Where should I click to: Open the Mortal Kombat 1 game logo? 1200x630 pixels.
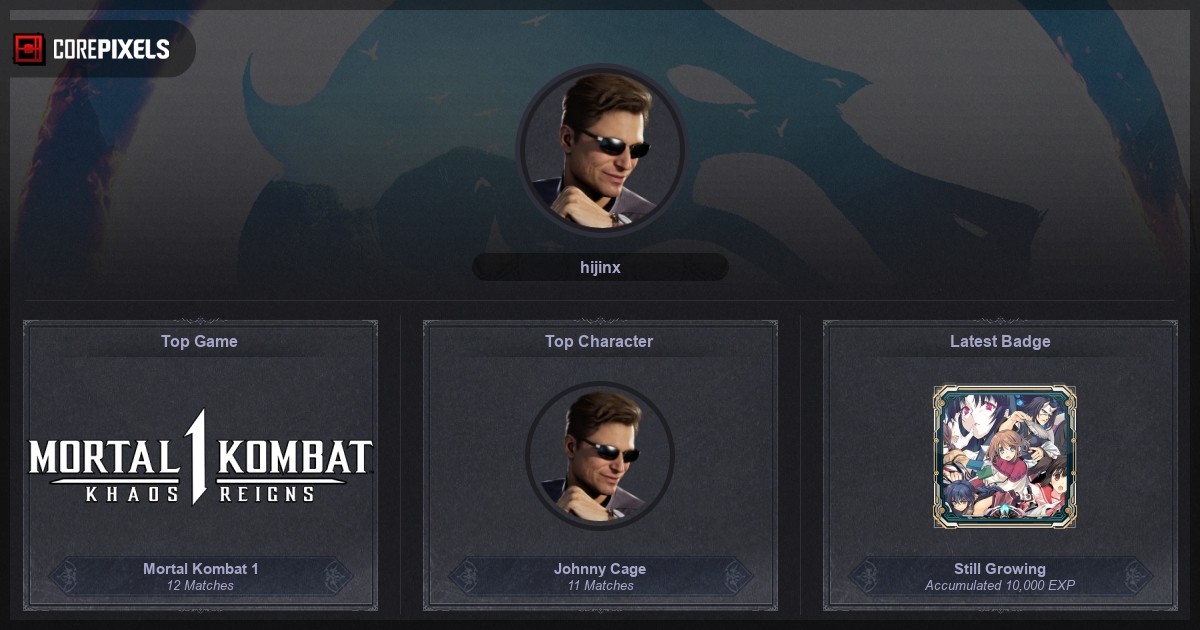click(200, 457)
